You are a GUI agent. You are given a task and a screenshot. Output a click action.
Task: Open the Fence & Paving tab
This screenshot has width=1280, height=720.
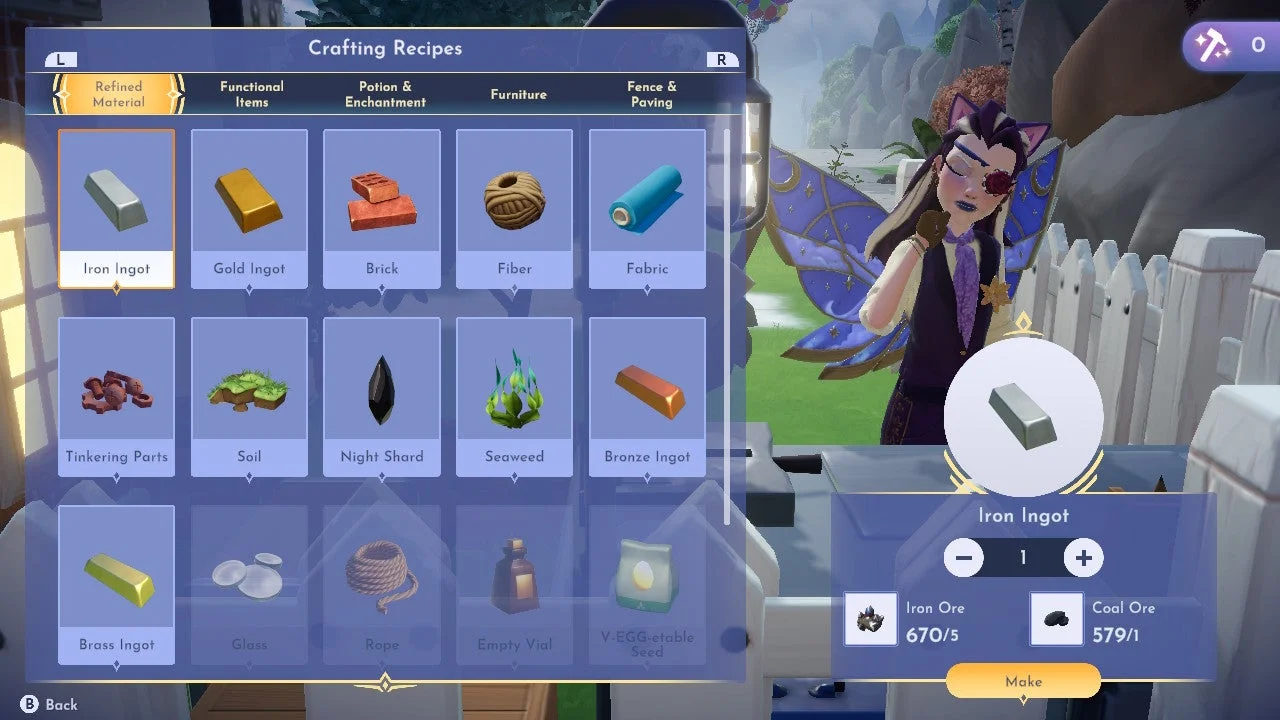[652, 94]
